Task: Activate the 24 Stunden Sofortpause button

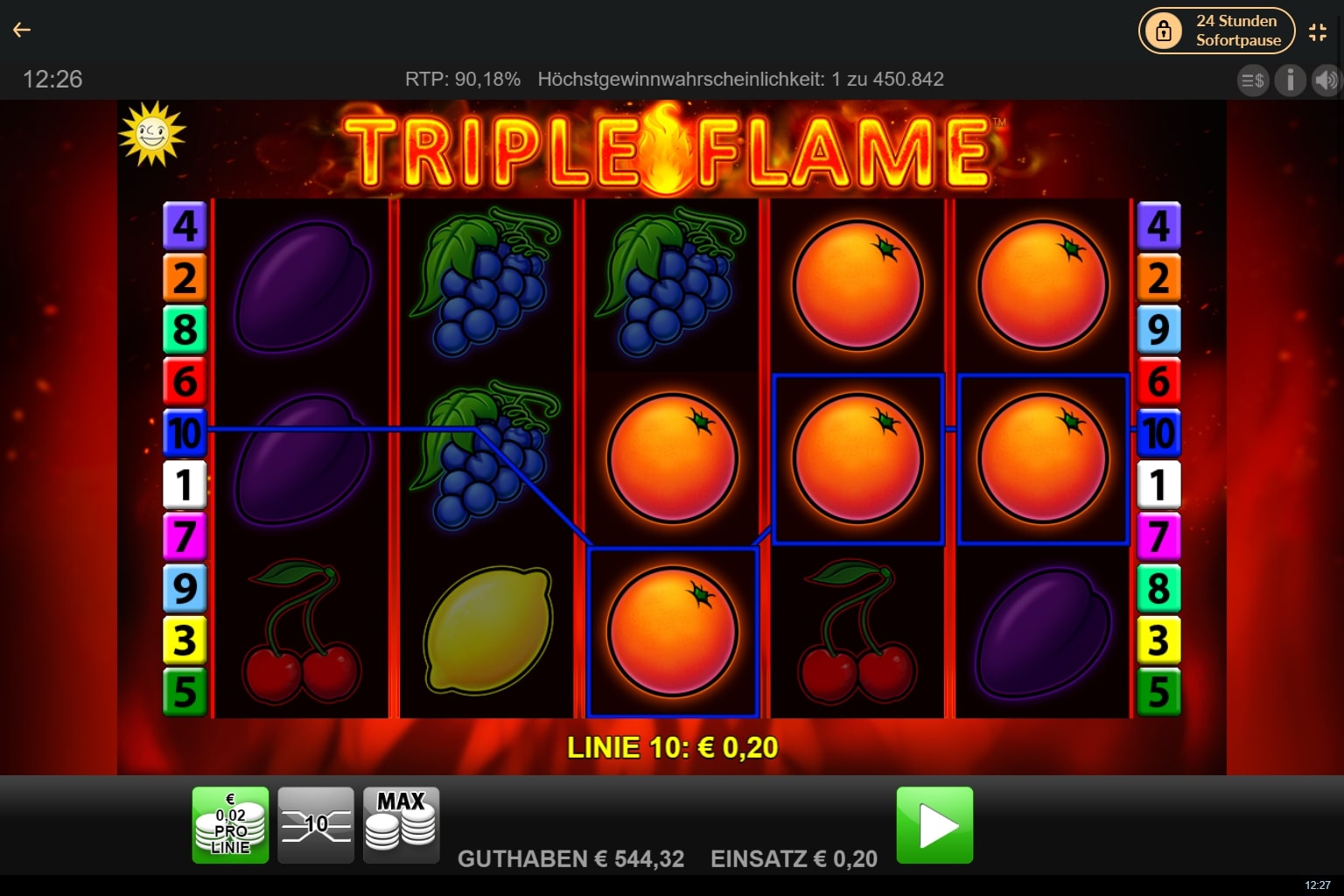Action: tap(1216, 30)
